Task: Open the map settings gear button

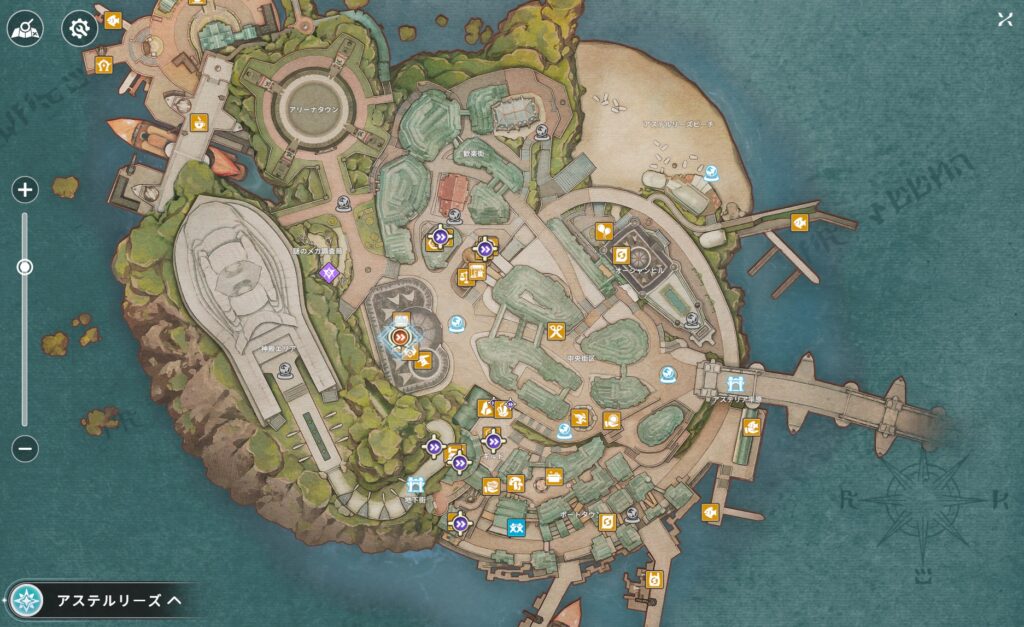Action: [x=79, y=29]
